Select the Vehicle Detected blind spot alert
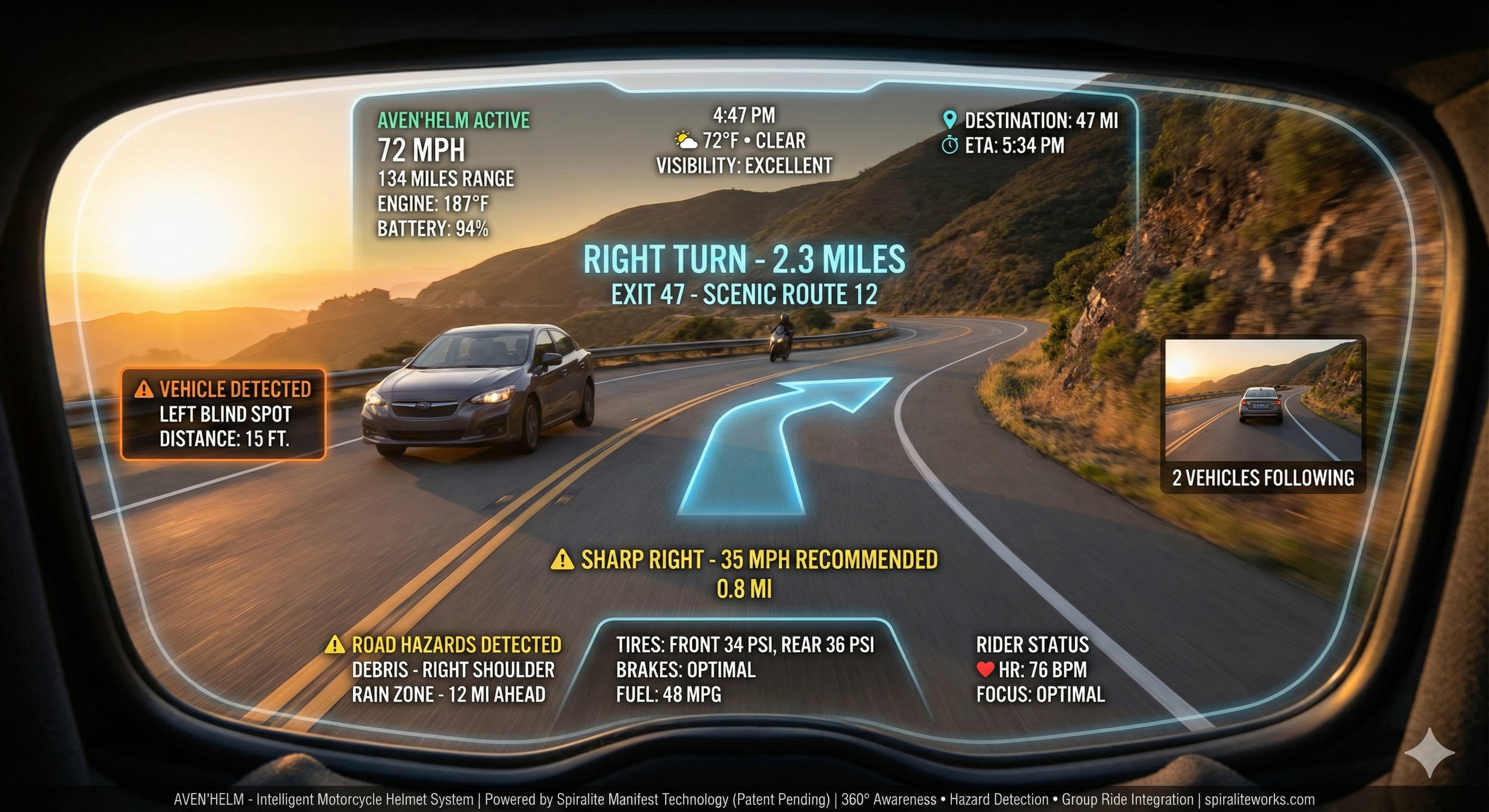Viewport: 1489px width, 812px height. [223, 414]
